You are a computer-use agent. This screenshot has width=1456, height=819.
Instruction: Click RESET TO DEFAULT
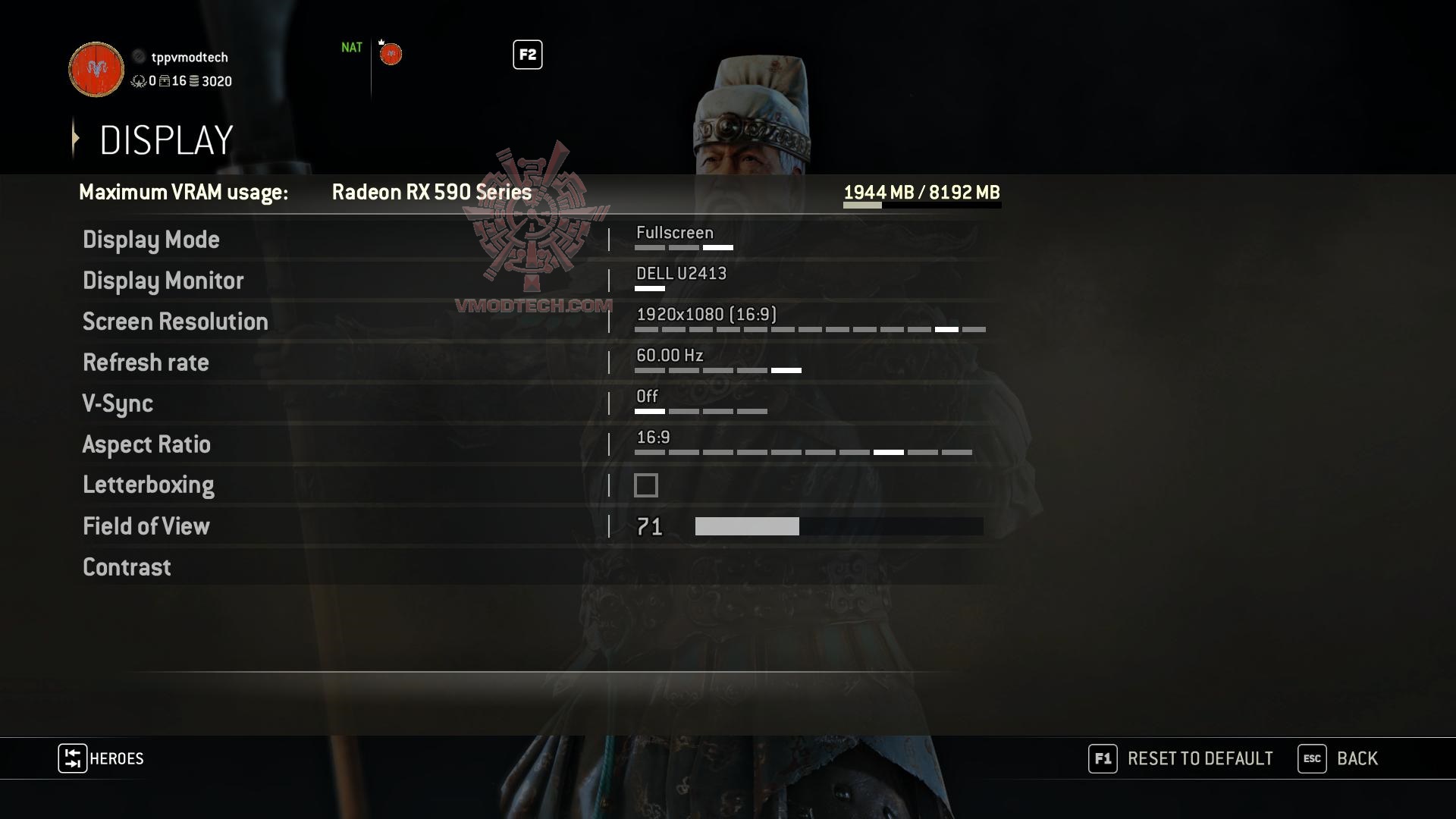pyautogui.click(x=1199, y=758)
